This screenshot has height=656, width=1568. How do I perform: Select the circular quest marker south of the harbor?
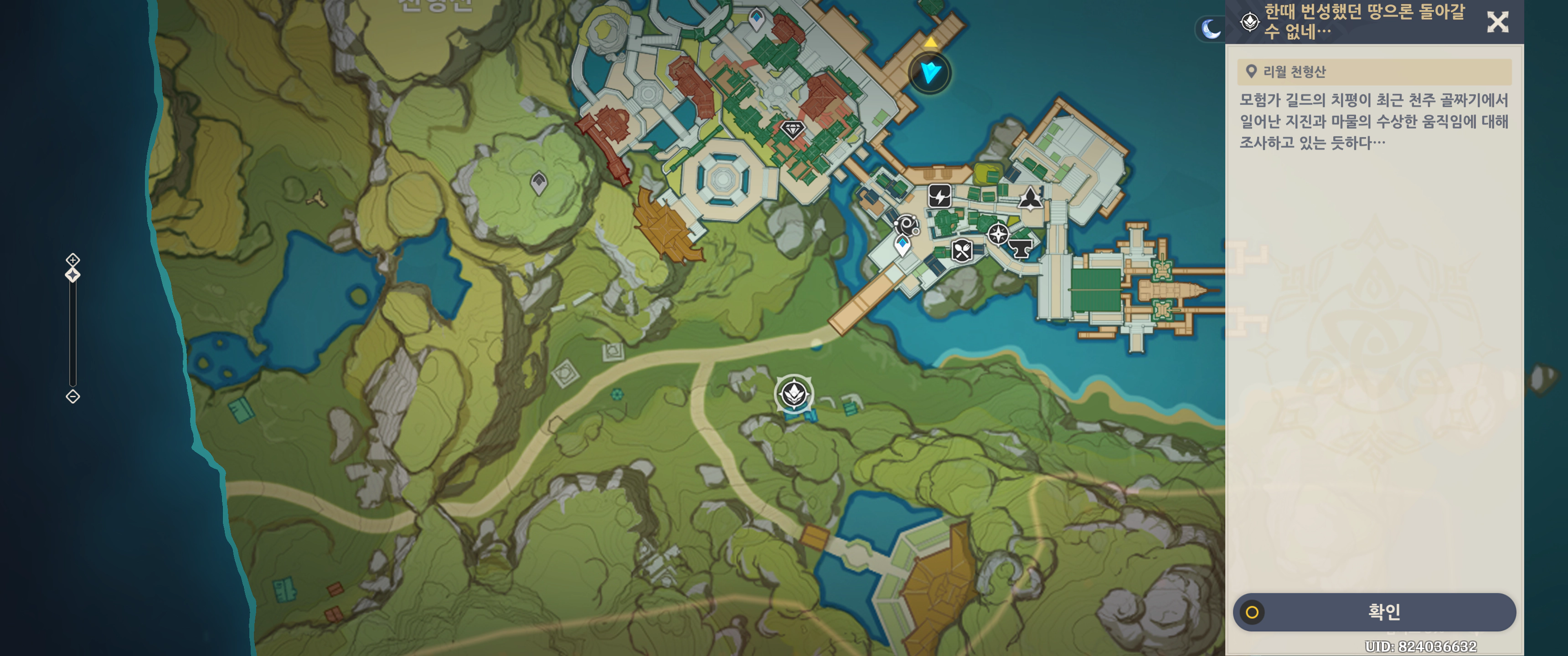(794, 394)
